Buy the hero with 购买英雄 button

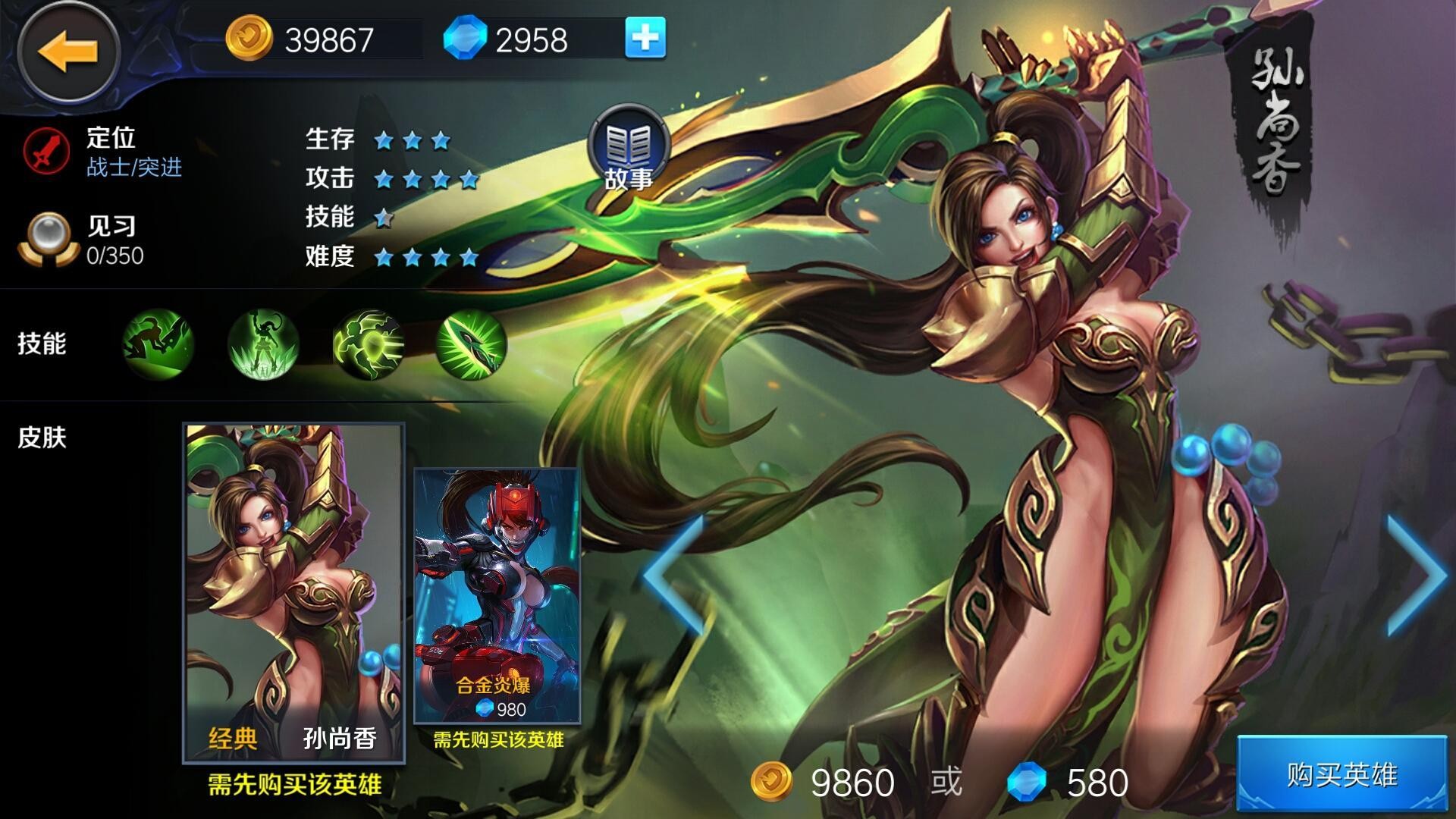[1341, 775]
